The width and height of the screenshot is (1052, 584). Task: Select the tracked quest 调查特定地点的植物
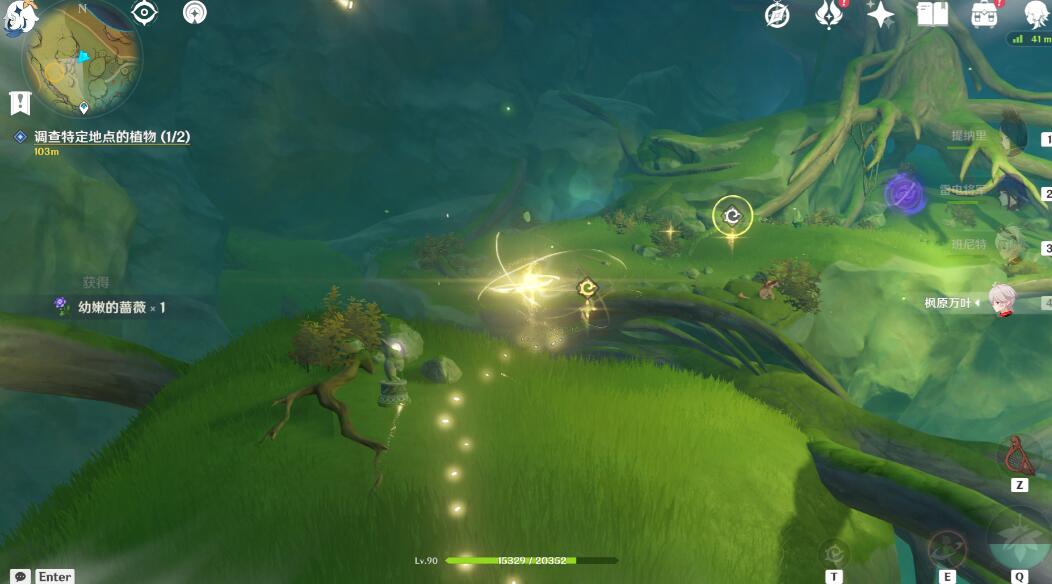[111, 137]
